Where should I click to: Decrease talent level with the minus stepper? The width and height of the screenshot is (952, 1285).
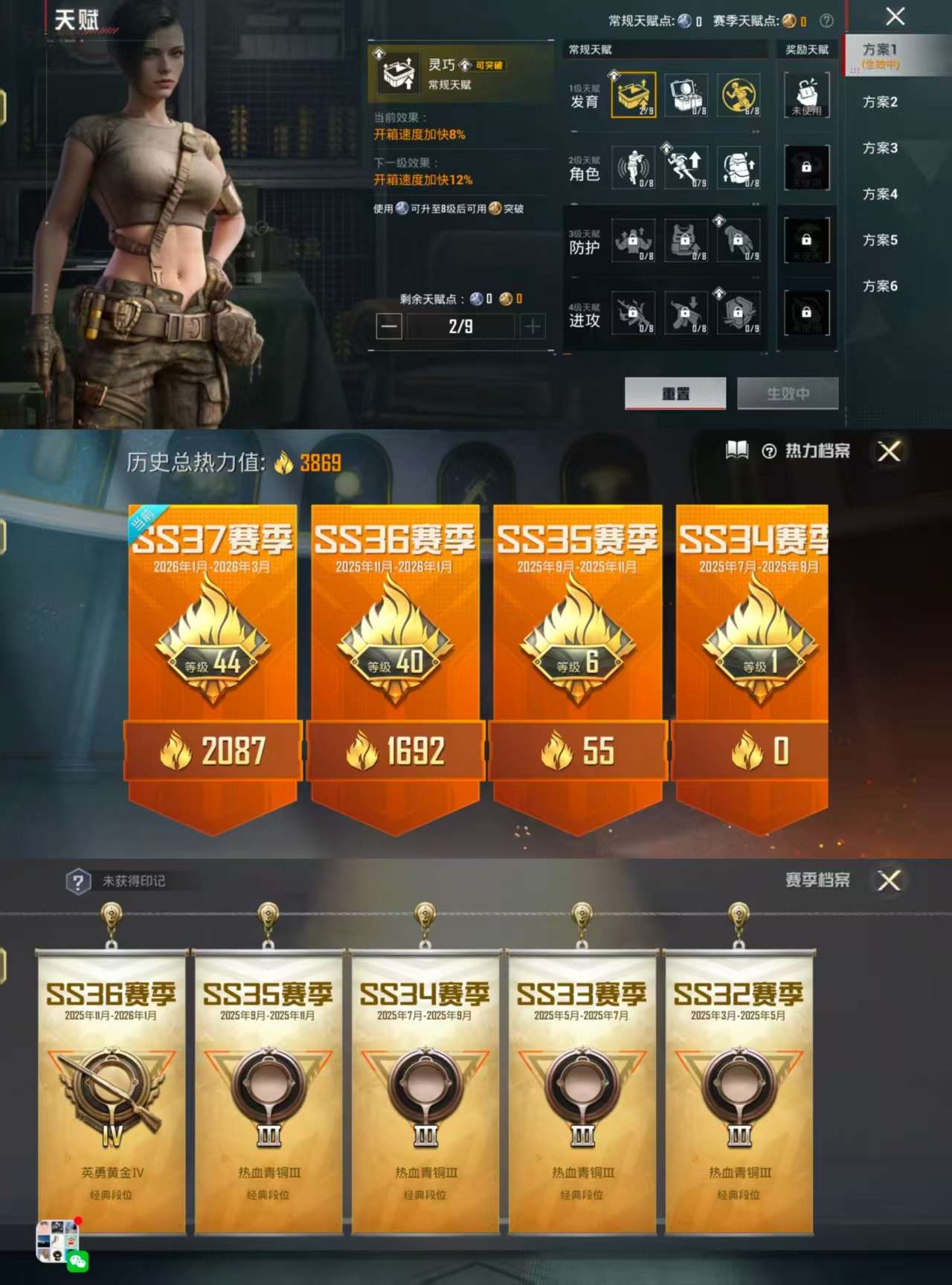(x=390, y=325)
